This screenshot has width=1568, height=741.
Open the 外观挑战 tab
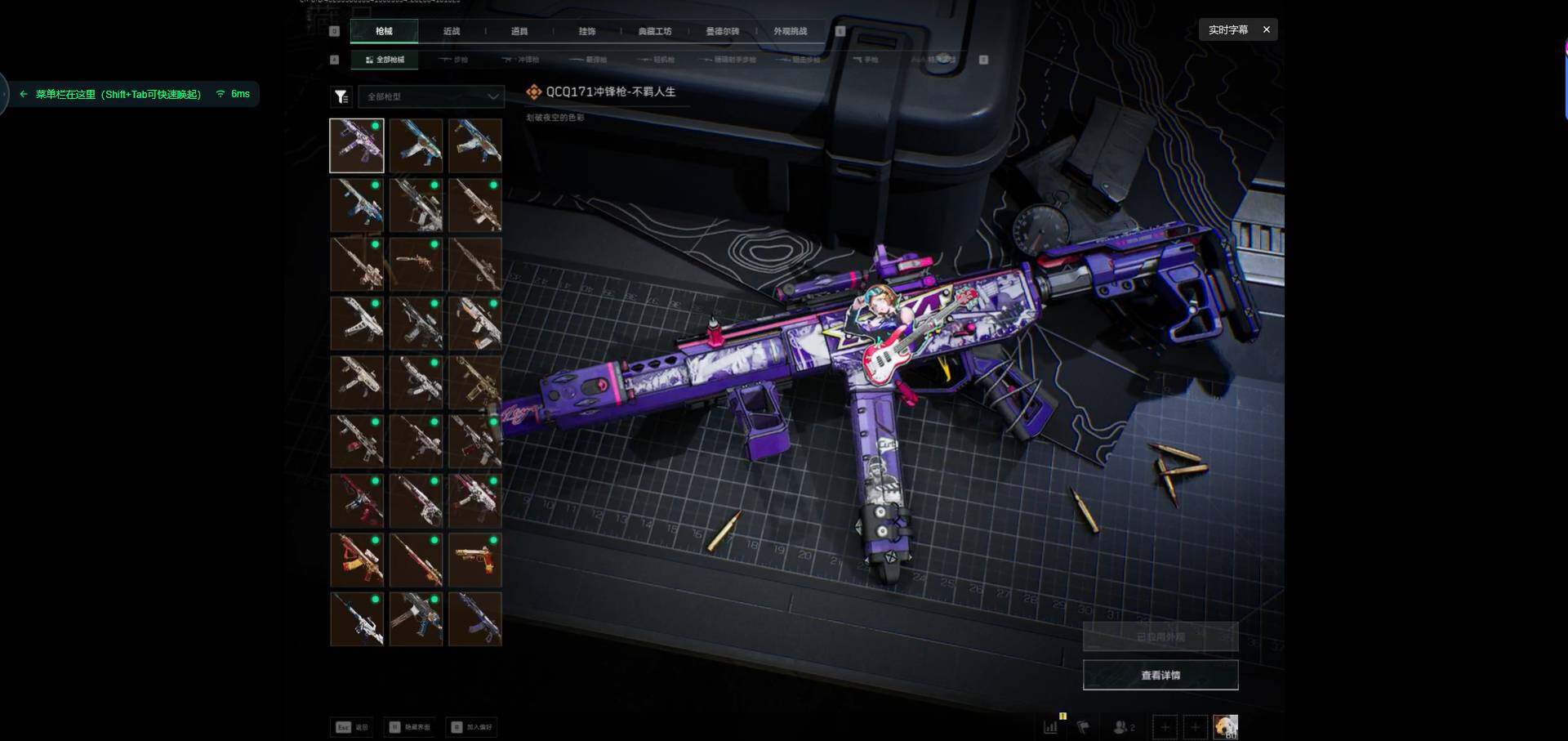pos(791,31)
